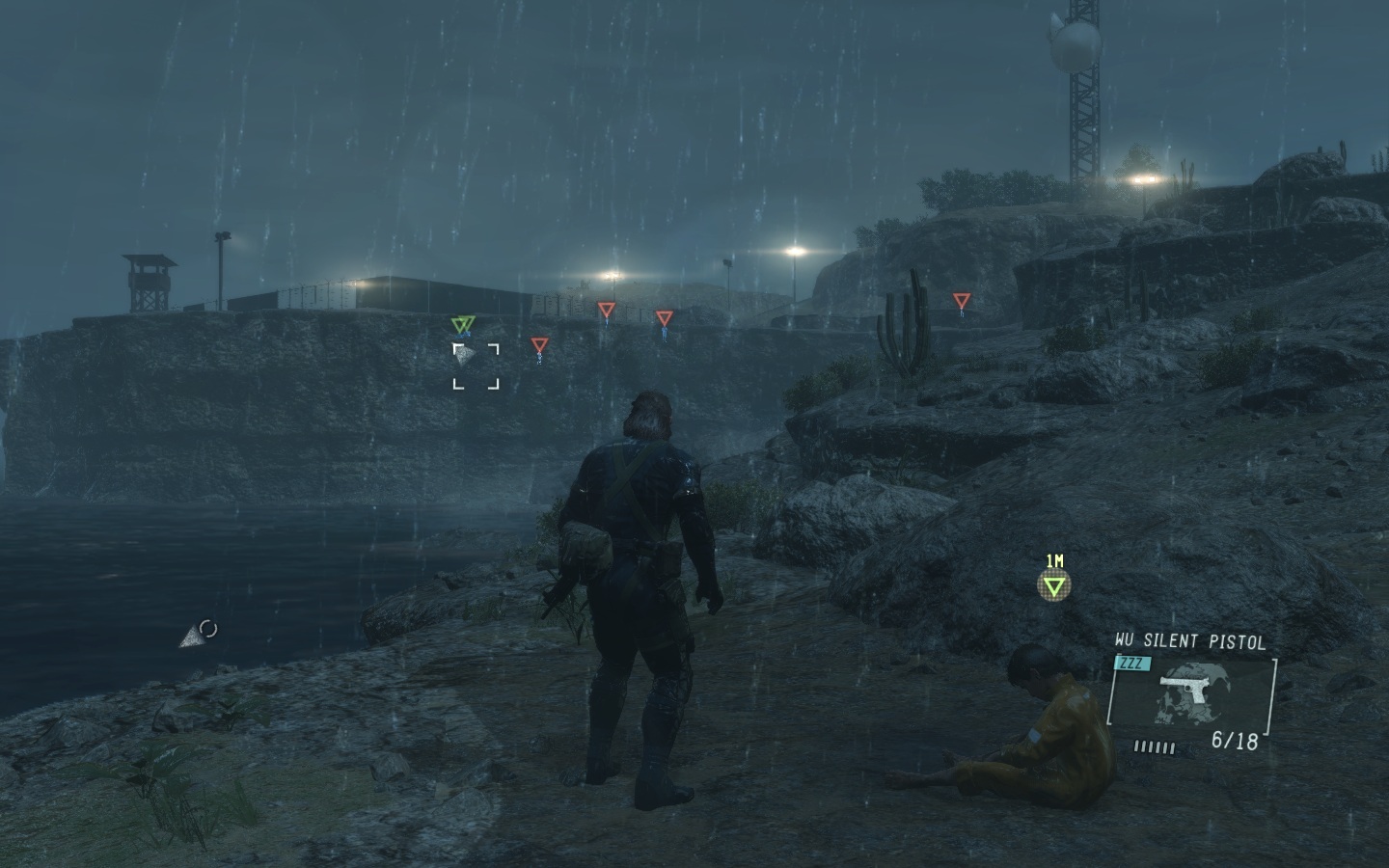Image resolution: width=1389 pixels, height=868 pixels.
Task: Click the white bracketed target marker
Action: click(x=477, y=366)
